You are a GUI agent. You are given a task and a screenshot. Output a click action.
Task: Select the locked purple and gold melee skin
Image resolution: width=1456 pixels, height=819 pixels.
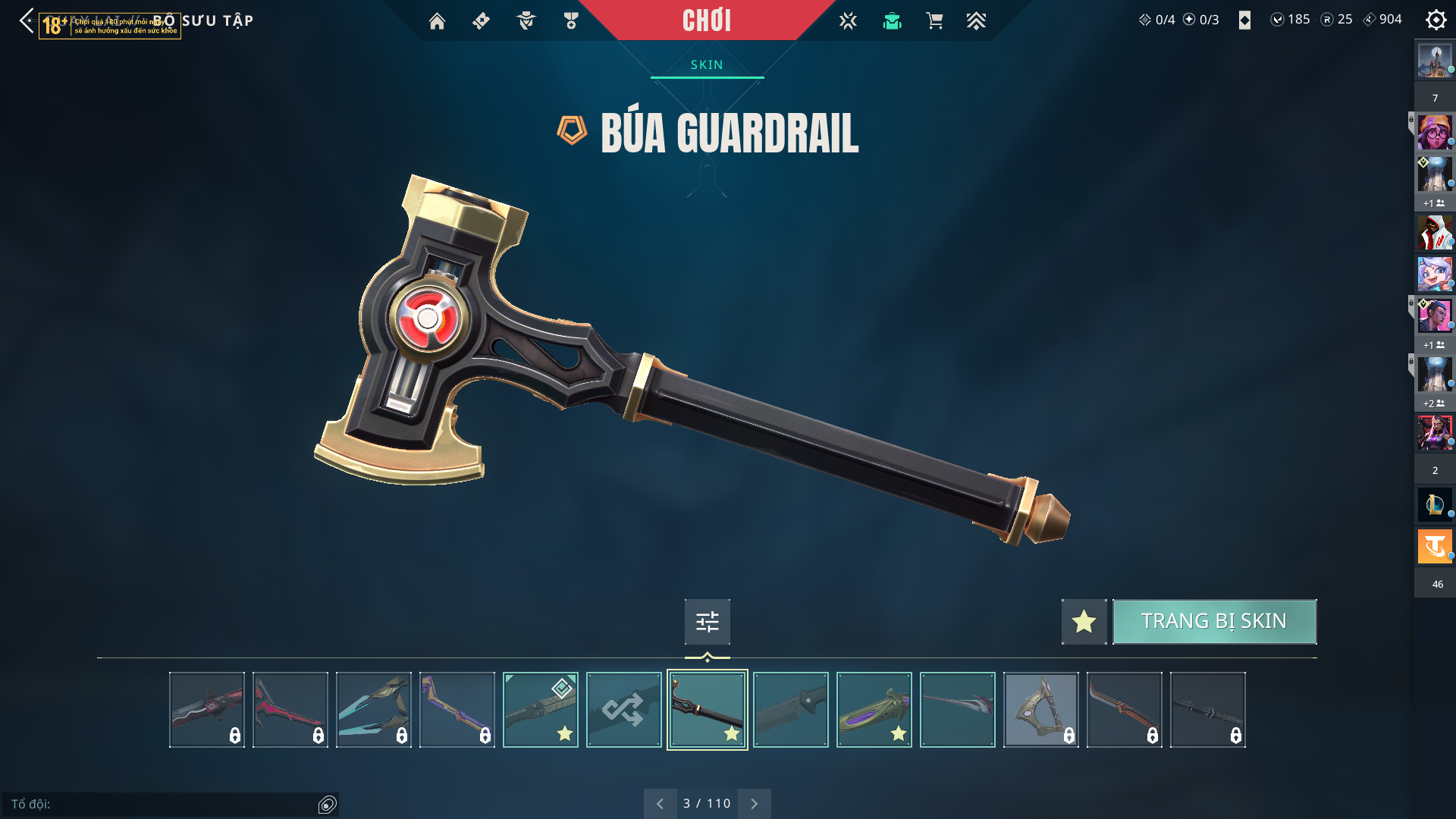pyautogui.click(x=457, y=710)
